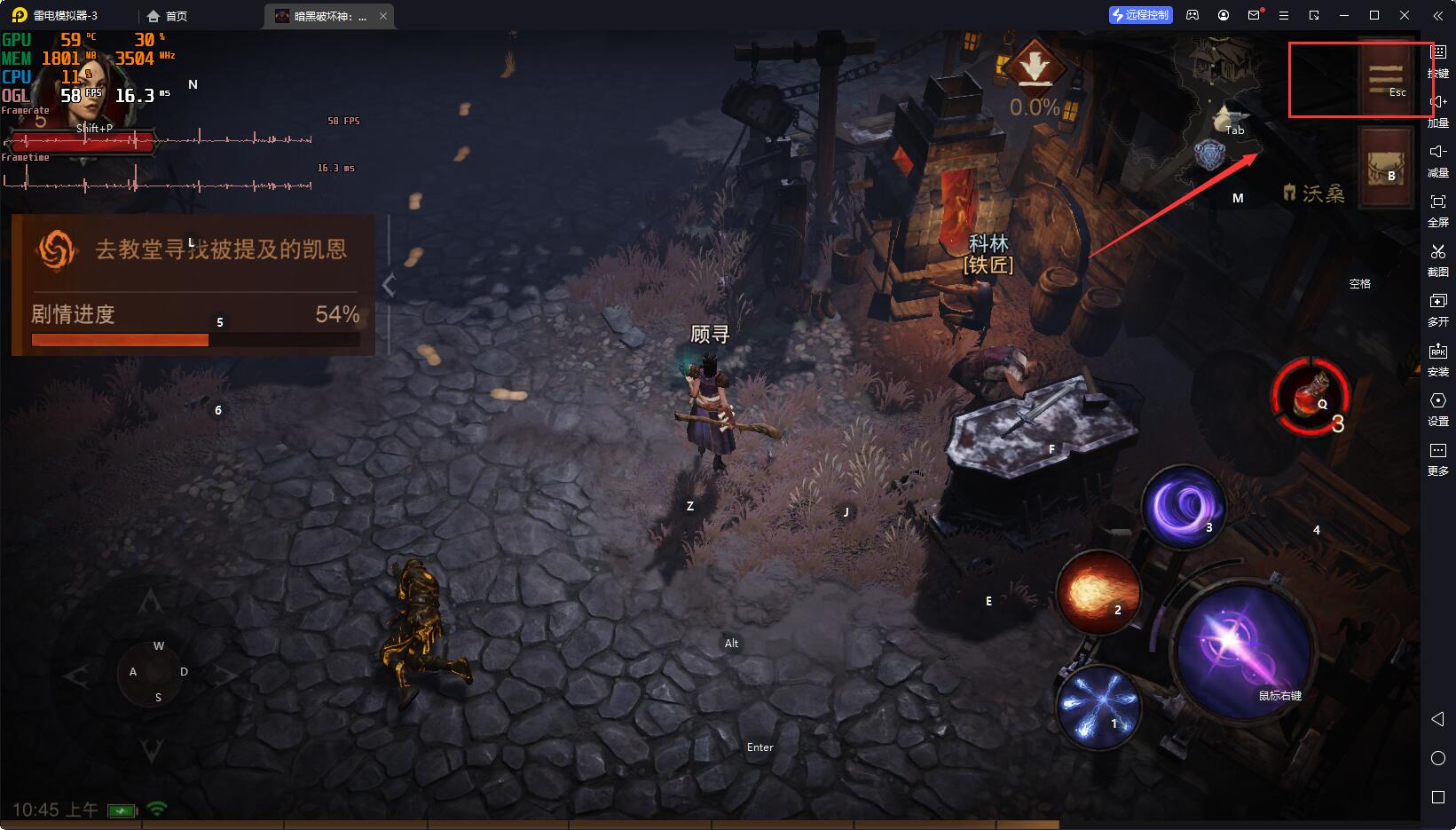Switch to the 首页 home tab
Screen dimensions: 1456x830
pyautogui.click(x=168, y=16)
